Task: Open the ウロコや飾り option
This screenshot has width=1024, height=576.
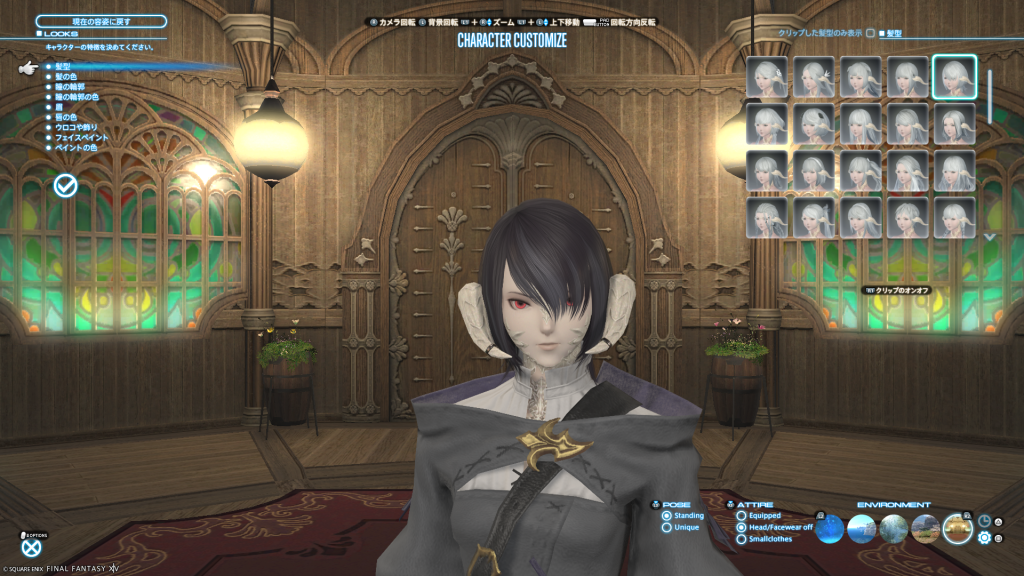Action: pyautogui.click(x=76, y=127)
